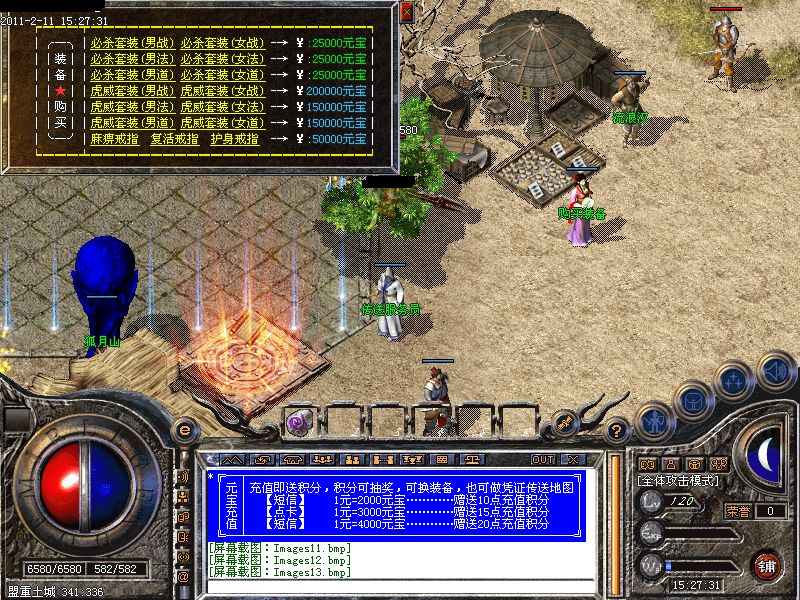
Task: Click the OUT button on chat bar
Action: (x=543, y=459)
